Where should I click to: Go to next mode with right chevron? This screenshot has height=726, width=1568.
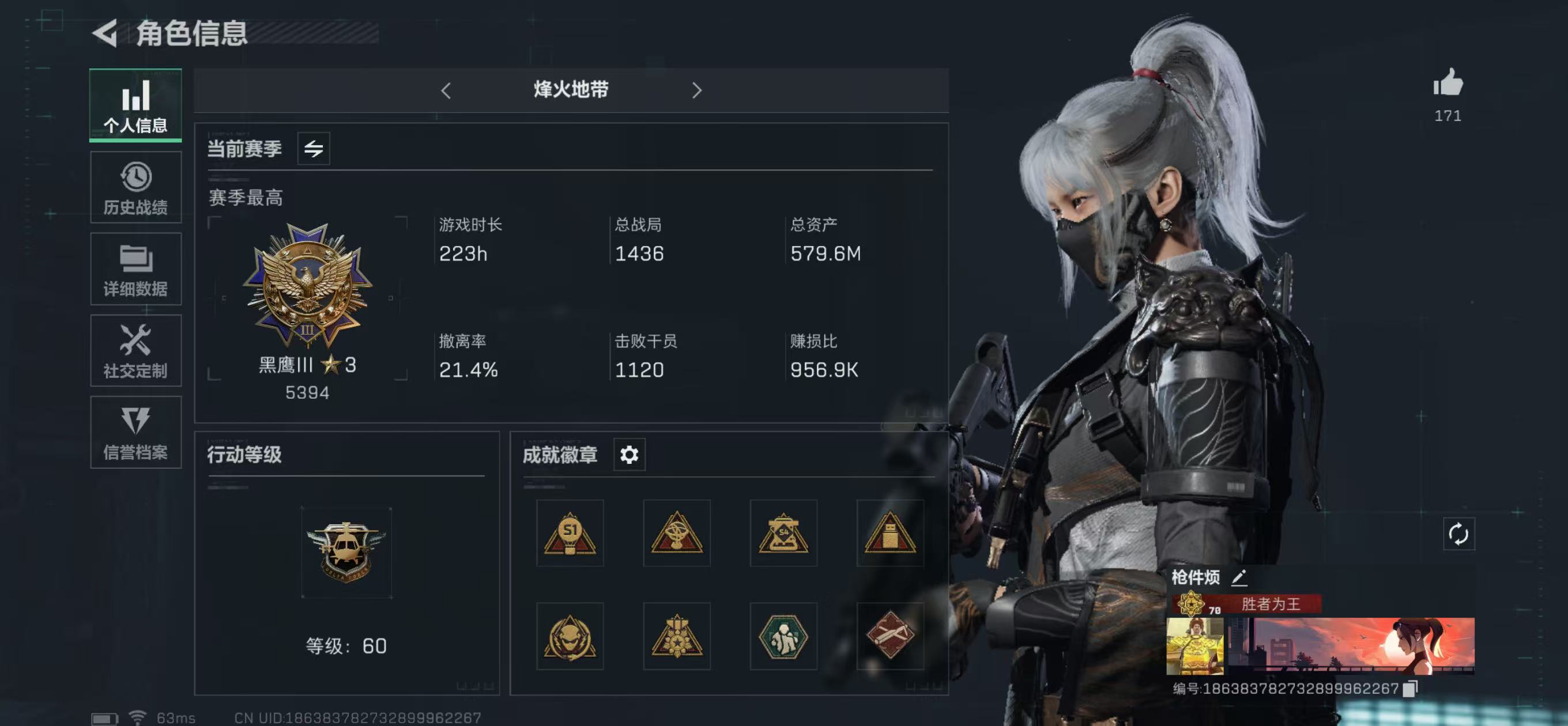pos(697,90)
